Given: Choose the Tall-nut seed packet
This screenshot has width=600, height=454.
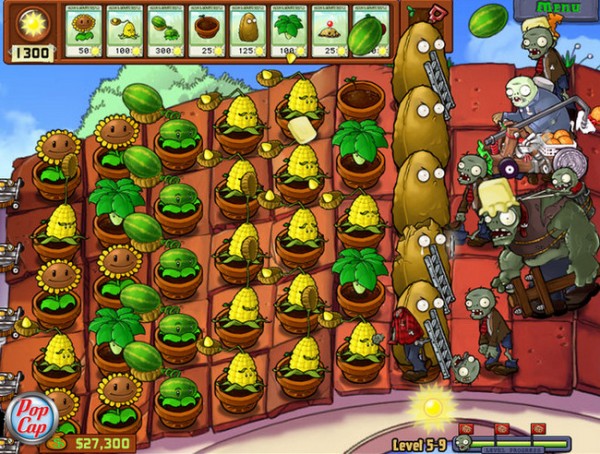Looking at the screenshot, I should [249, 30].
